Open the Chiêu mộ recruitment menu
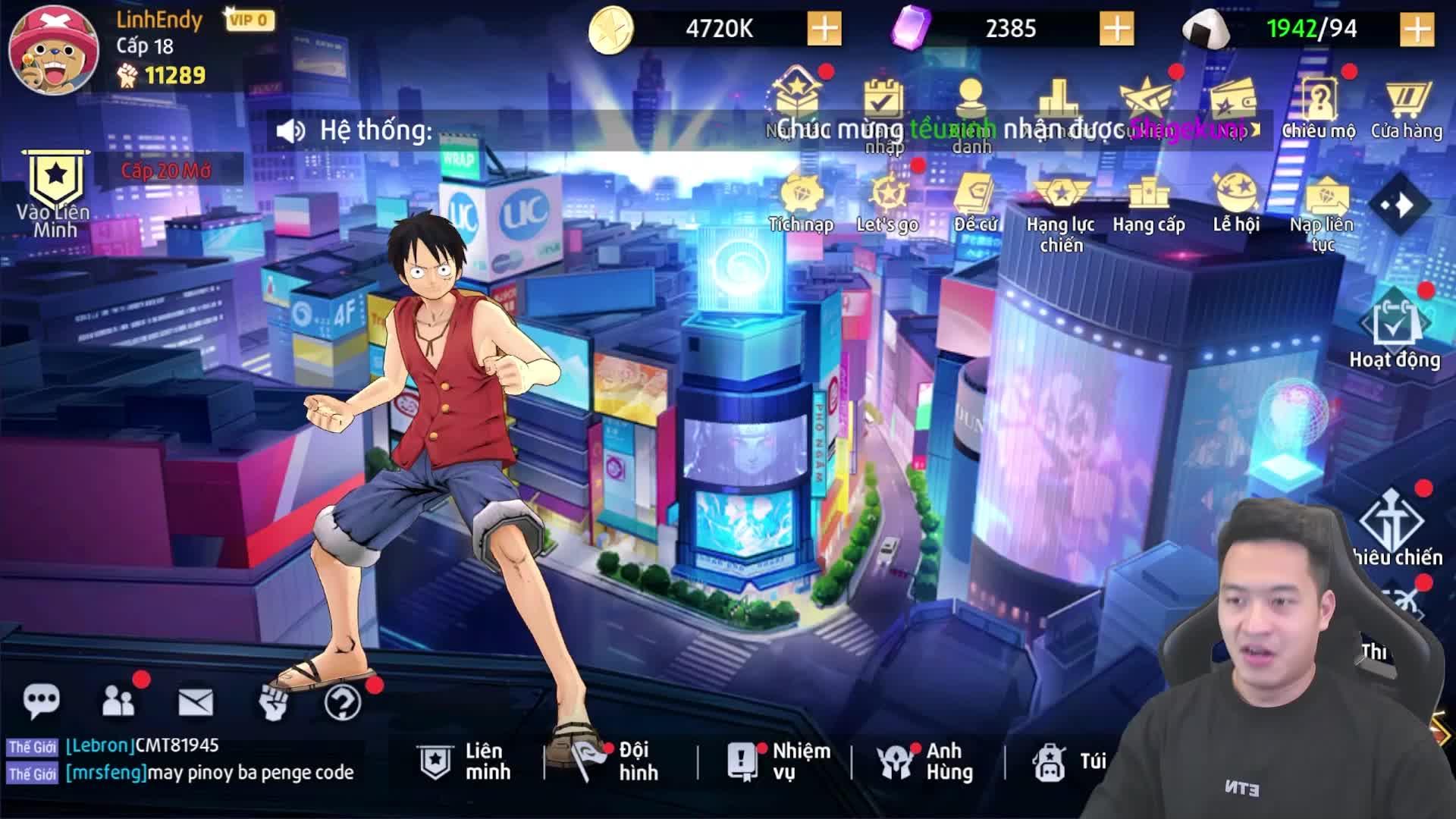 click(x=1319, y=108)
